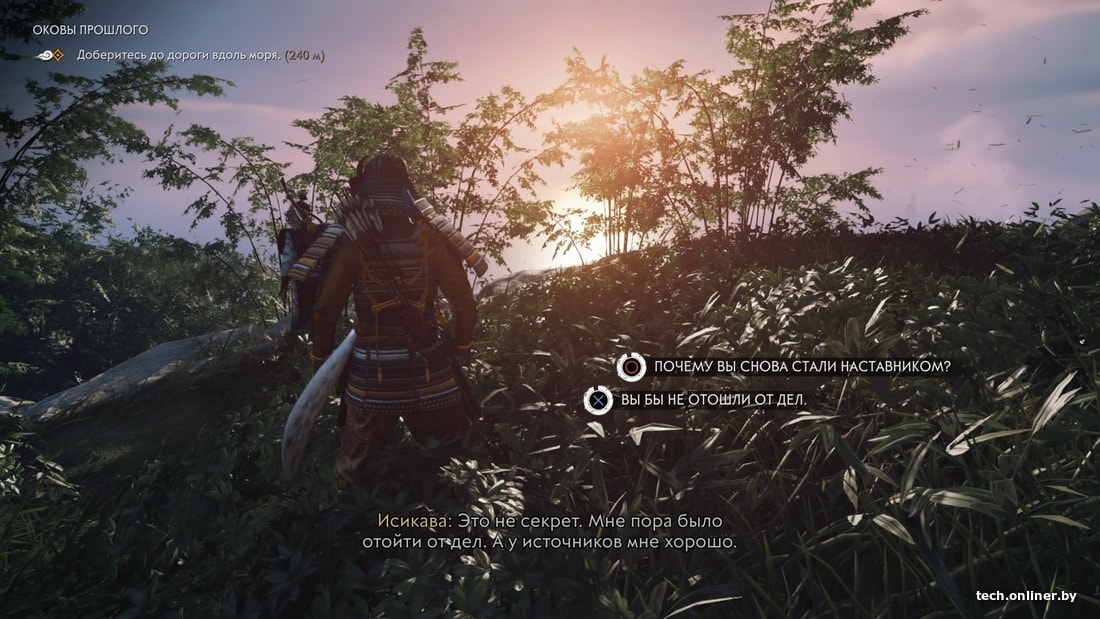Click the quest objective "Доберитесь до дороги вдоль моря"
1100x619 pixels.
[179, 55]
